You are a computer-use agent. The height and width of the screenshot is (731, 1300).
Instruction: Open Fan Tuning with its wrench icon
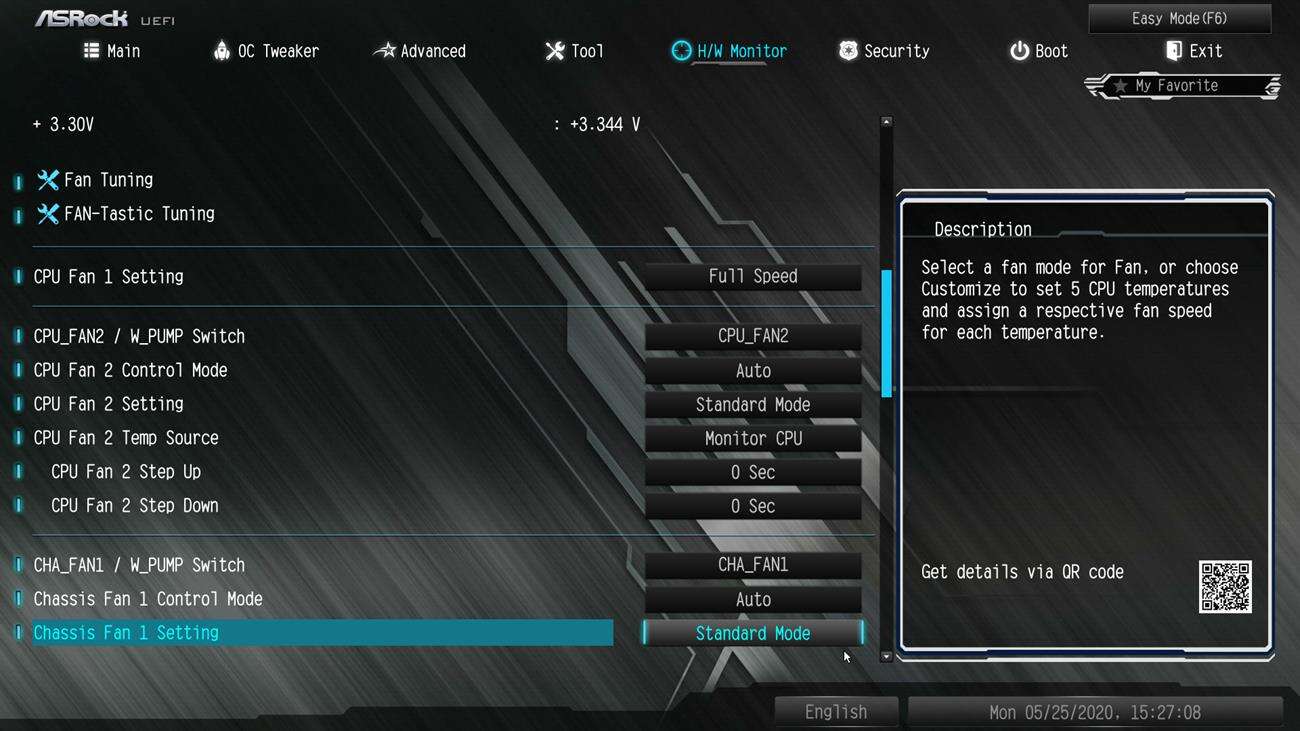47,179
